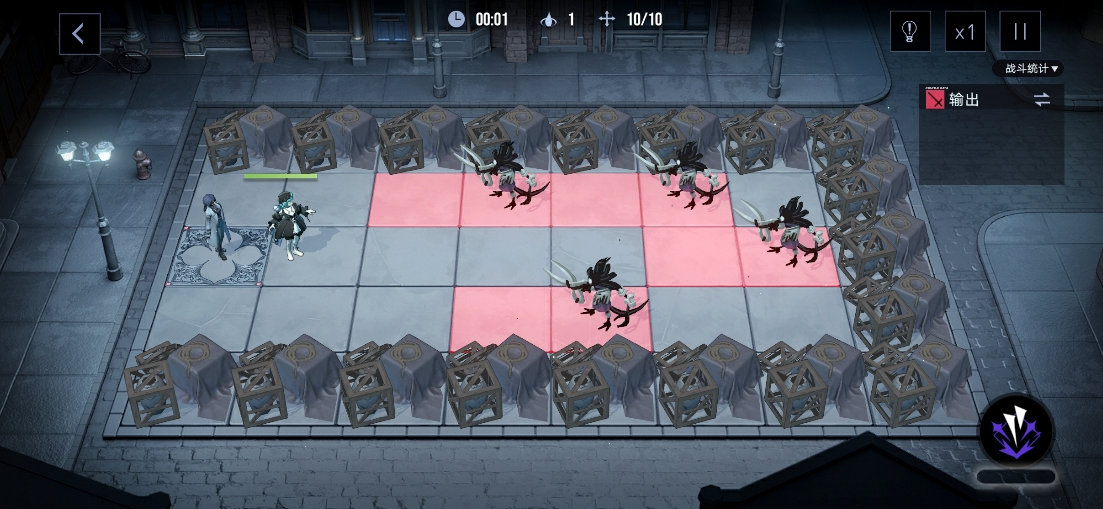Select the deployed operator with health bar
This screenshot has width=1103, height=509.
pos(291,222)
